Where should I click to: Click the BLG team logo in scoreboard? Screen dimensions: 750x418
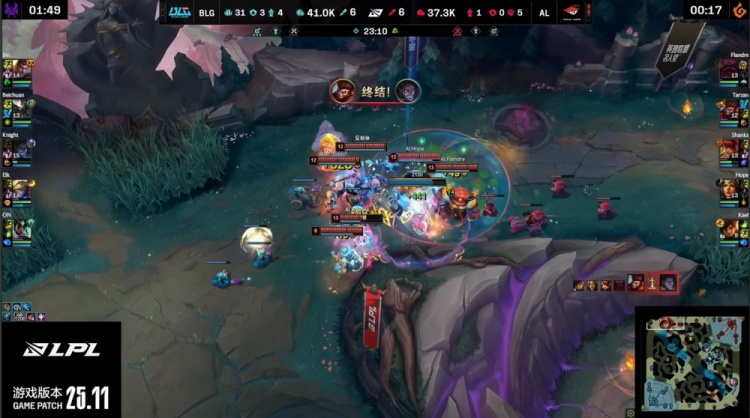pyautogui.click(x=178, y=11)
